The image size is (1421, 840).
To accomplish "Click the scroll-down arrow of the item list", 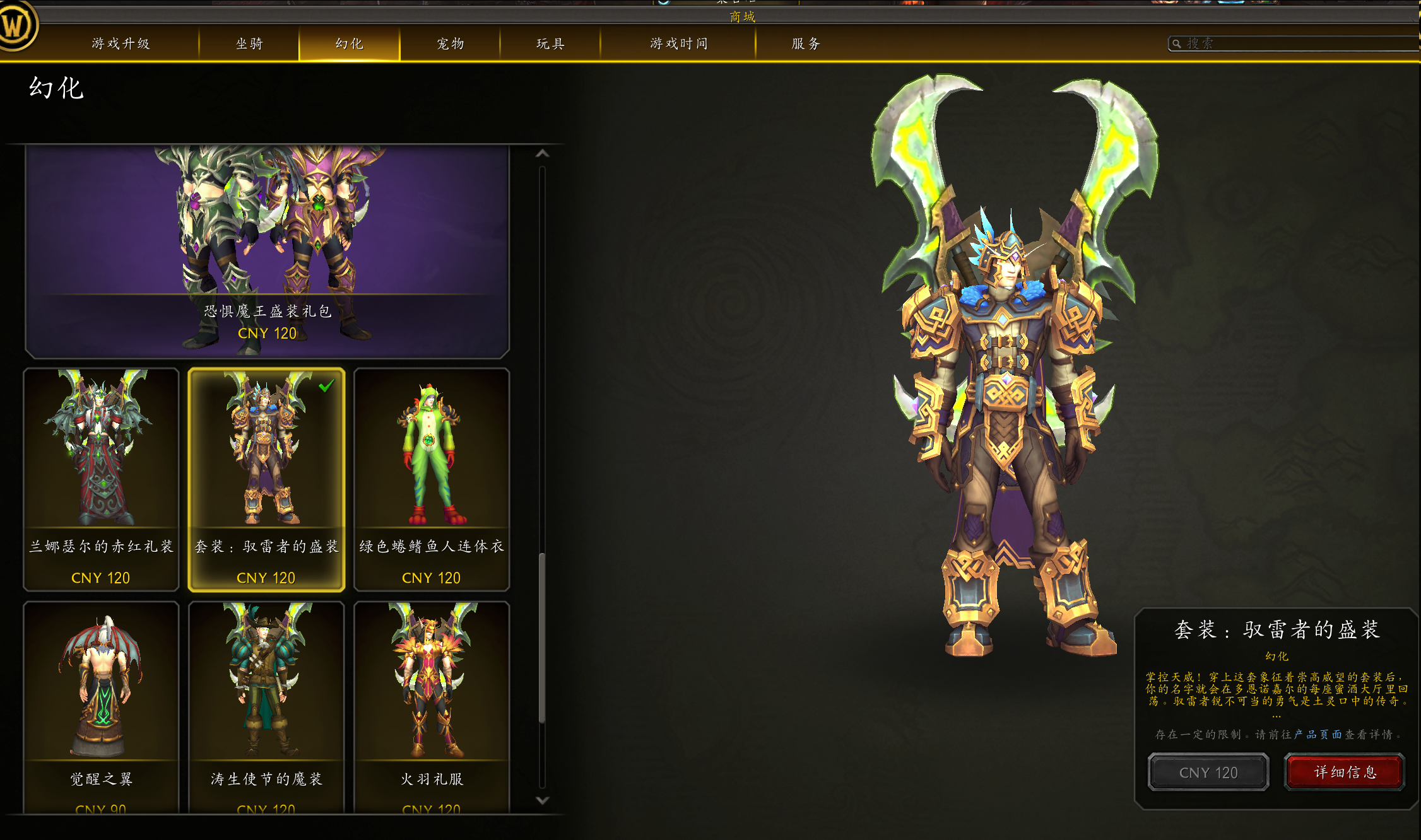I will [542, 800].
